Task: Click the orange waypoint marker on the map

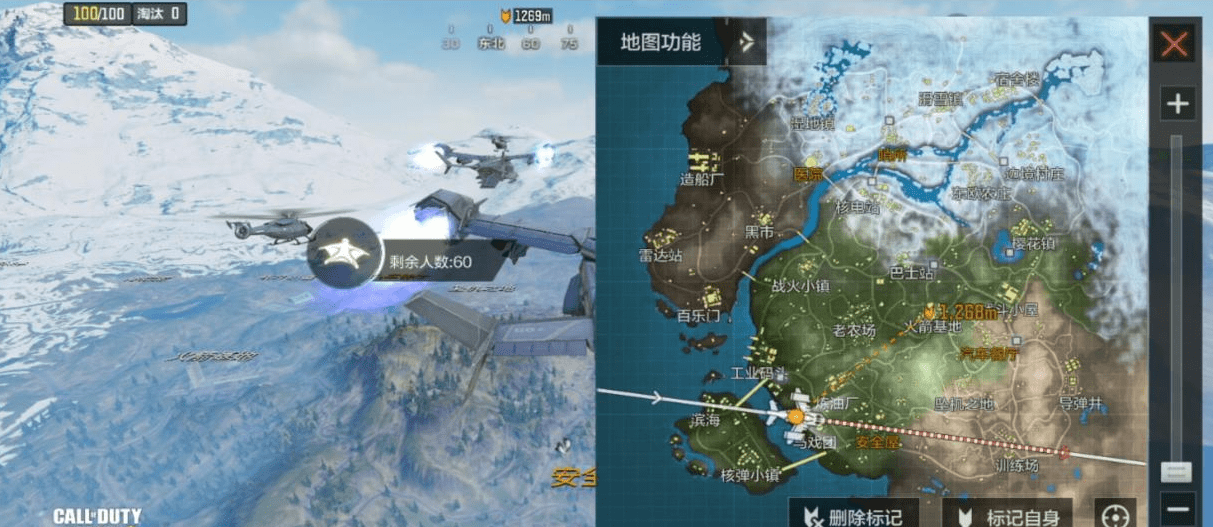Action: [929, 311]
